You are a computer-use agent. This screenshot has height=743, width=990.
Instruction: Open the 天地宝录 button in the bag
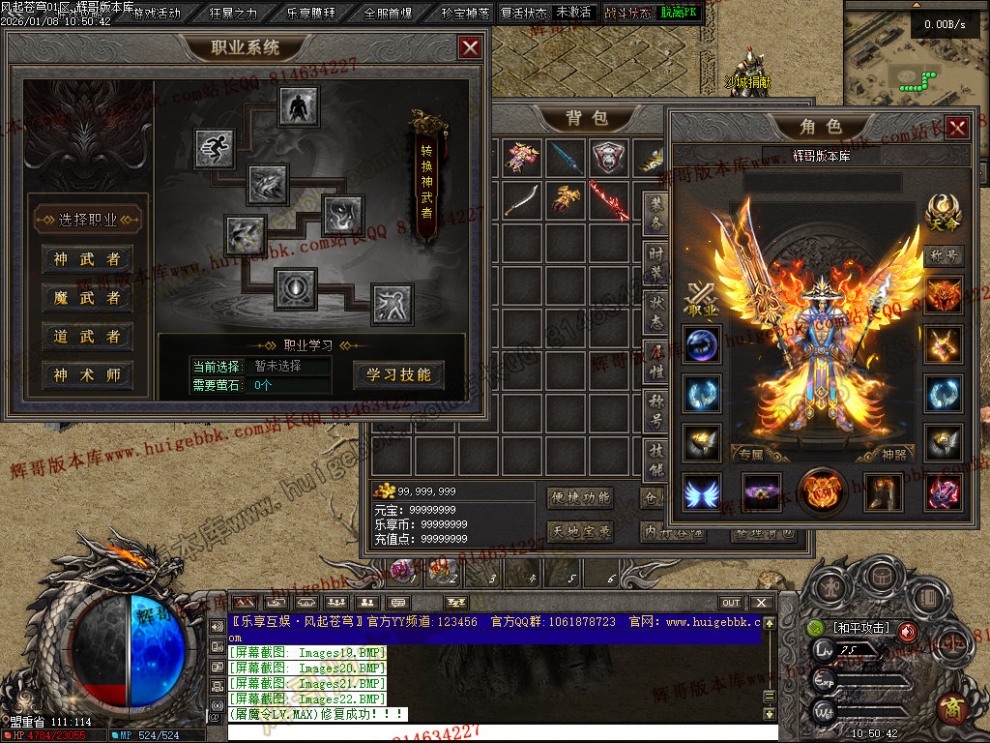[579, 531]
